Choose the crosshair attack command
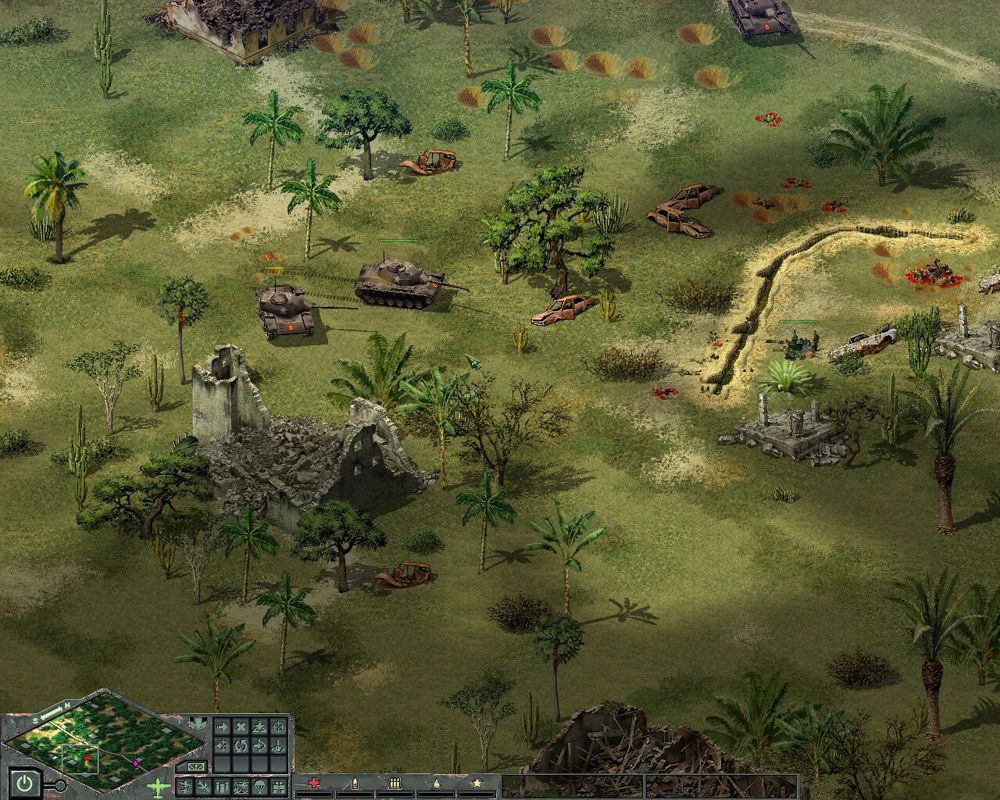 [279, 727]
